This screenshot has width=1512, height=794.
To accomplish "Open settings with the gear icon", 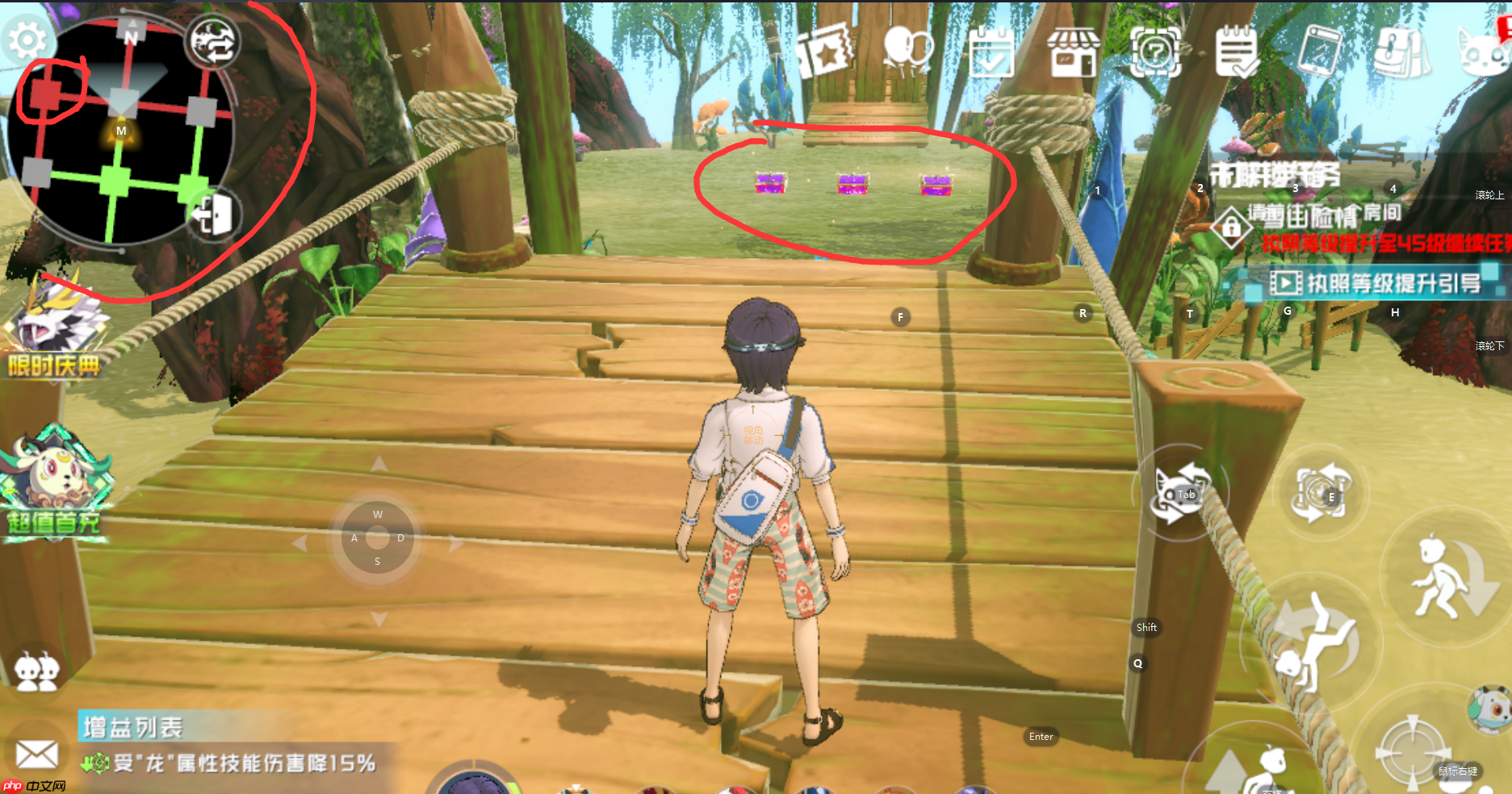I will [27, 40].
